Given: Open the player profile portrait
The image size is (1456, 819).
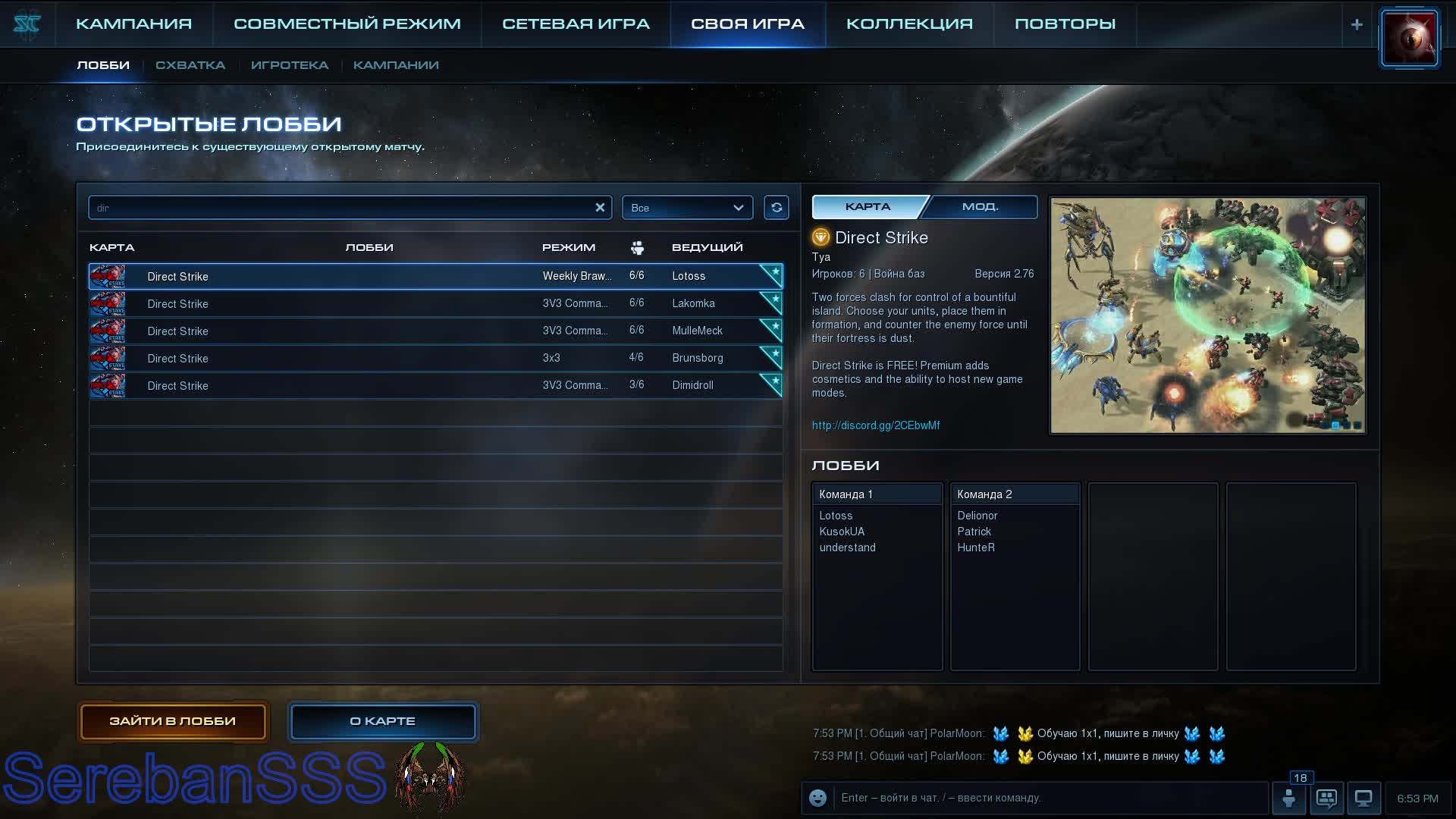Looking at the screenshot, I should coord(1409,38).
